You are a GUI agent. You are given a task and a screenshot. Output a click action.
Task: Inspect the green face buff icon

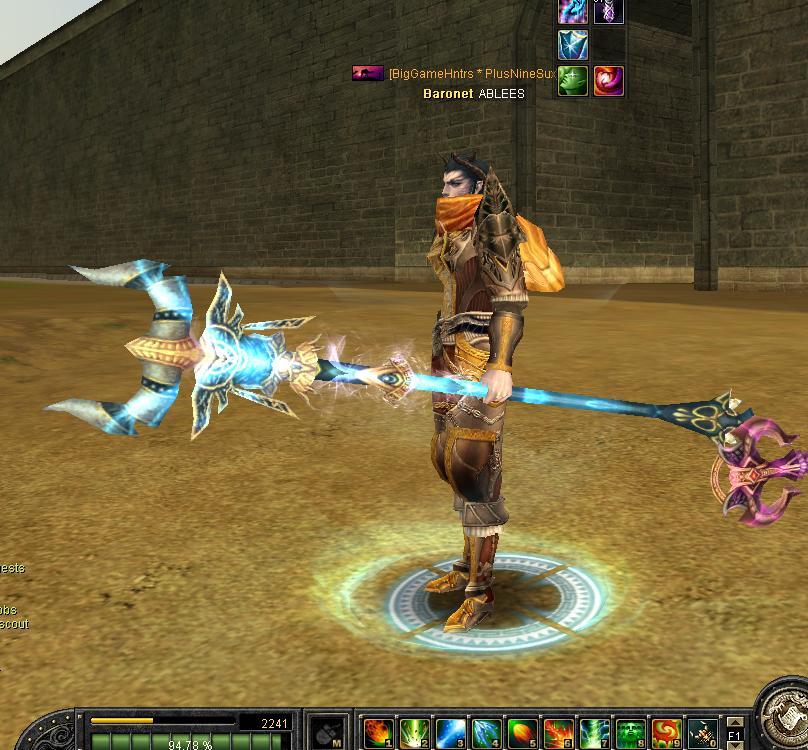(573, 81)
